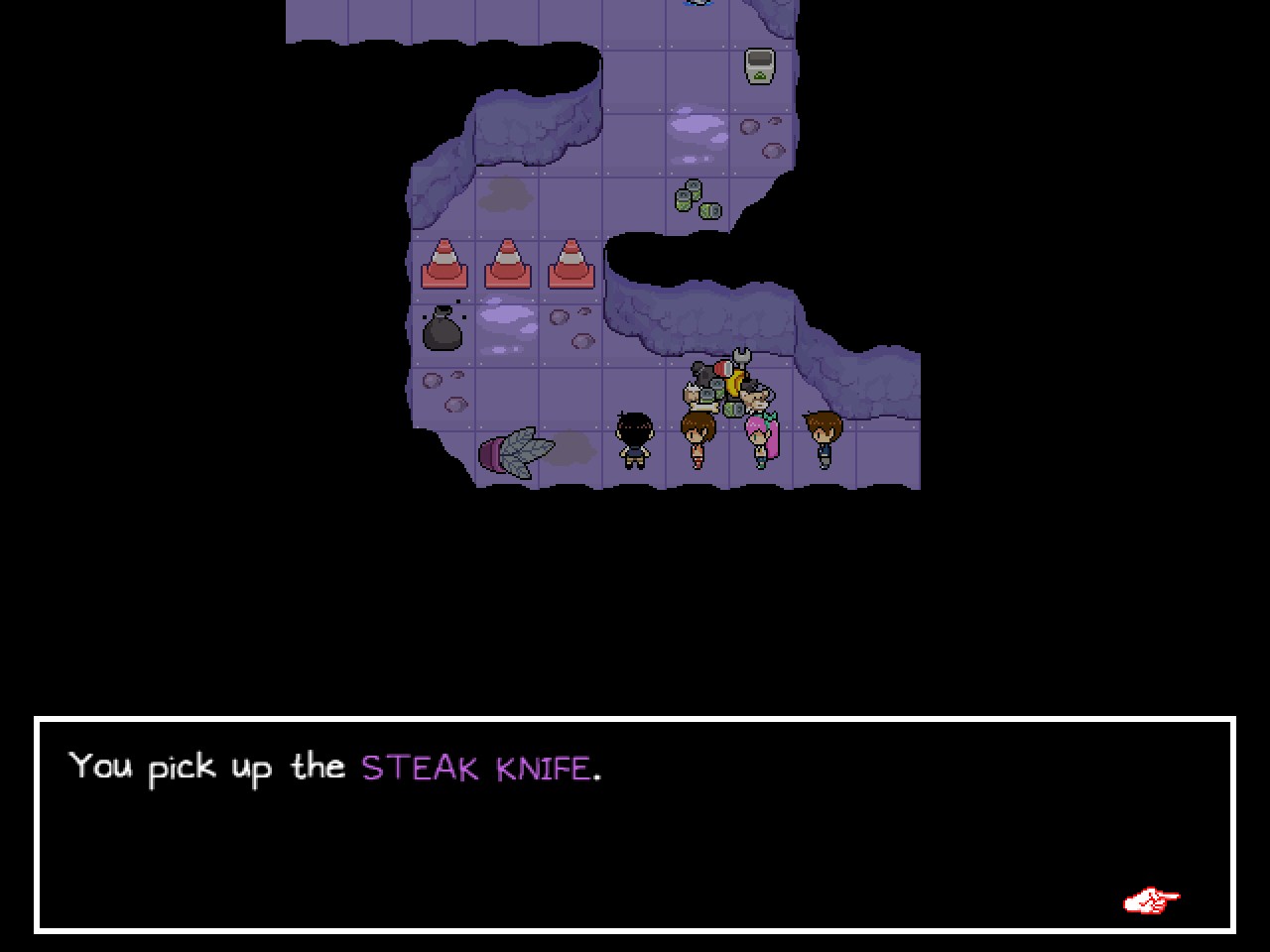Click the rightmost traffic cone

tap(571, 265)
